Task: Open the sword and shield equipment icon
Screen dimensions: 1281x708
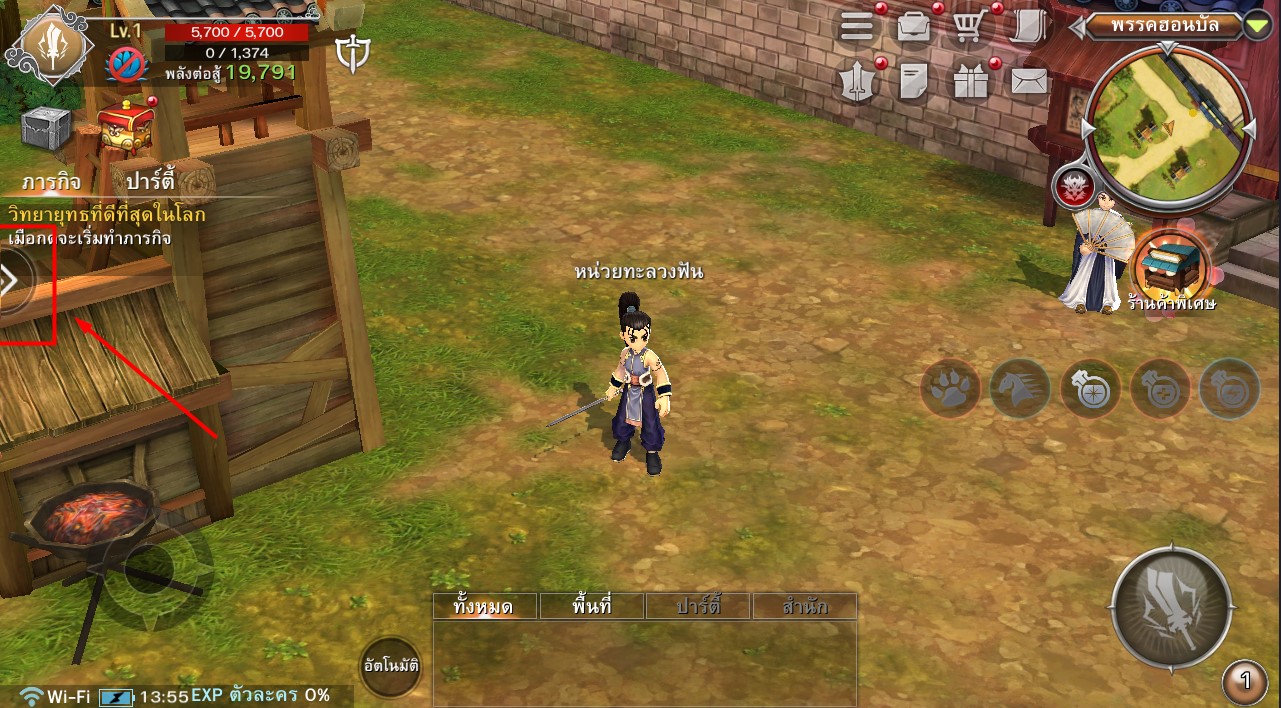Action: pos(857,82)
